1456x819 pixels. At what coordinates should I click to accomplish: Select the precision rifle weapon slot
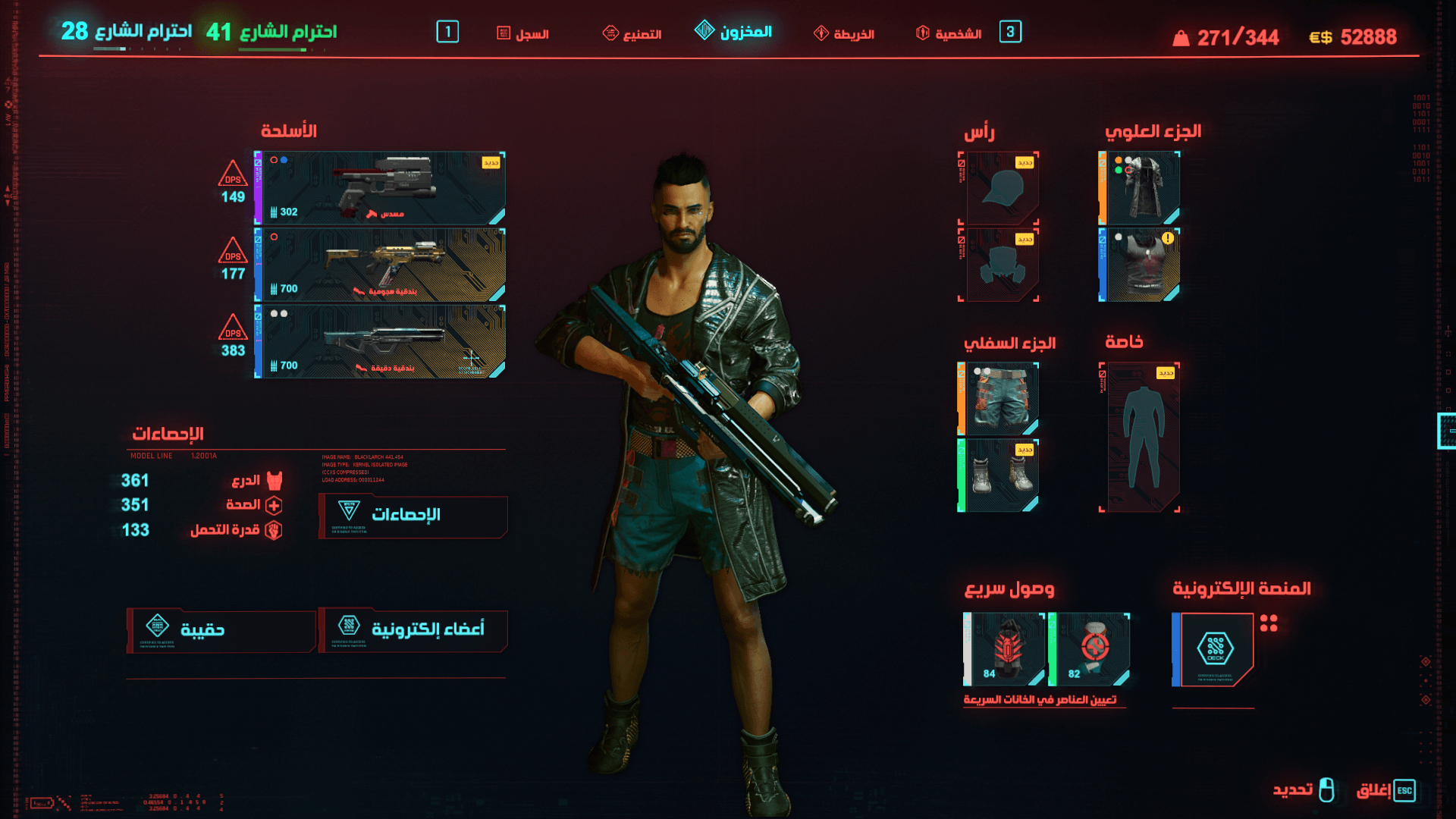click(381, 341)
